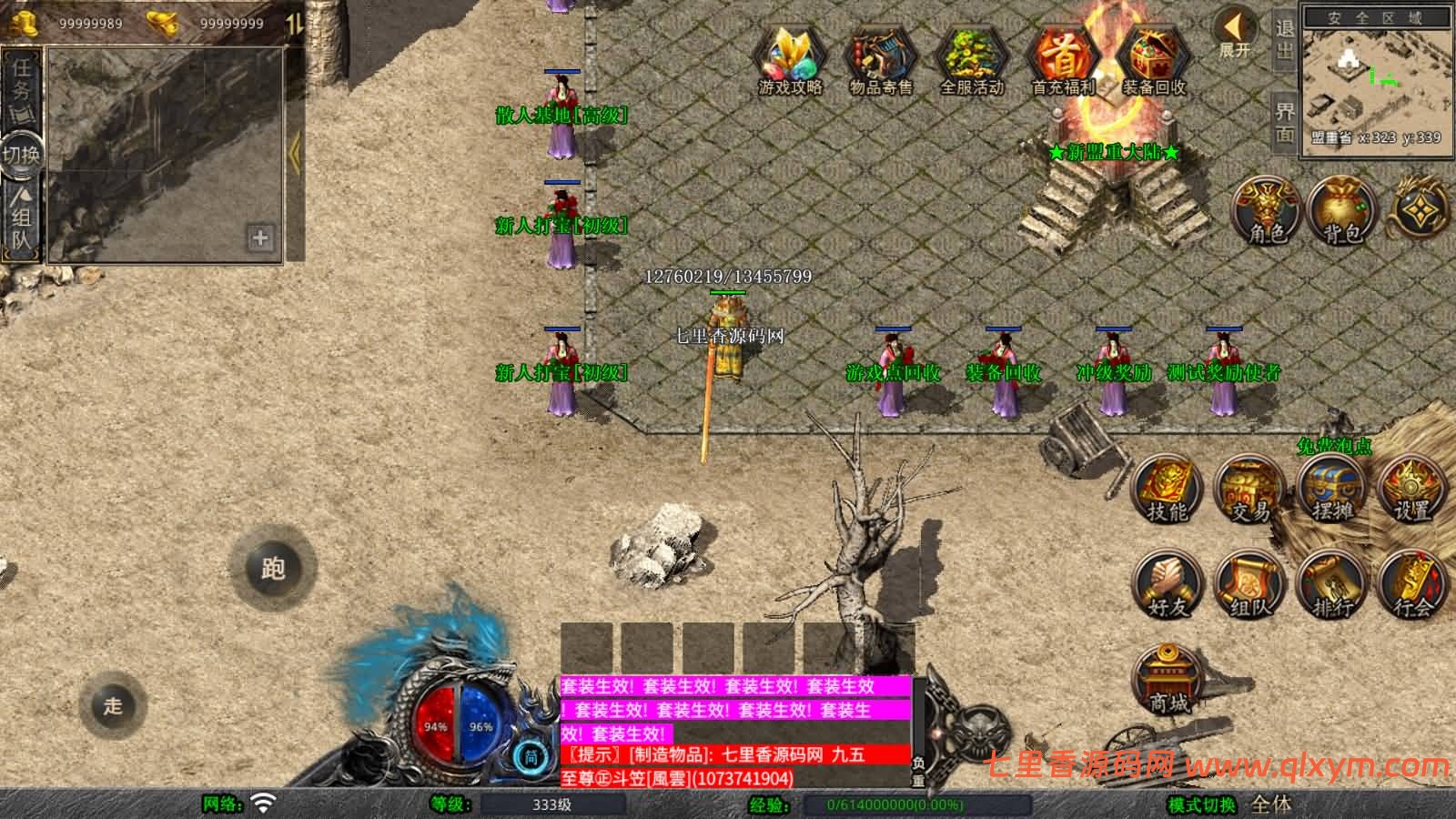Open the 全服活动 server events icon
The width and height of the screenshot is (1456, 819).
coord(971,60)
